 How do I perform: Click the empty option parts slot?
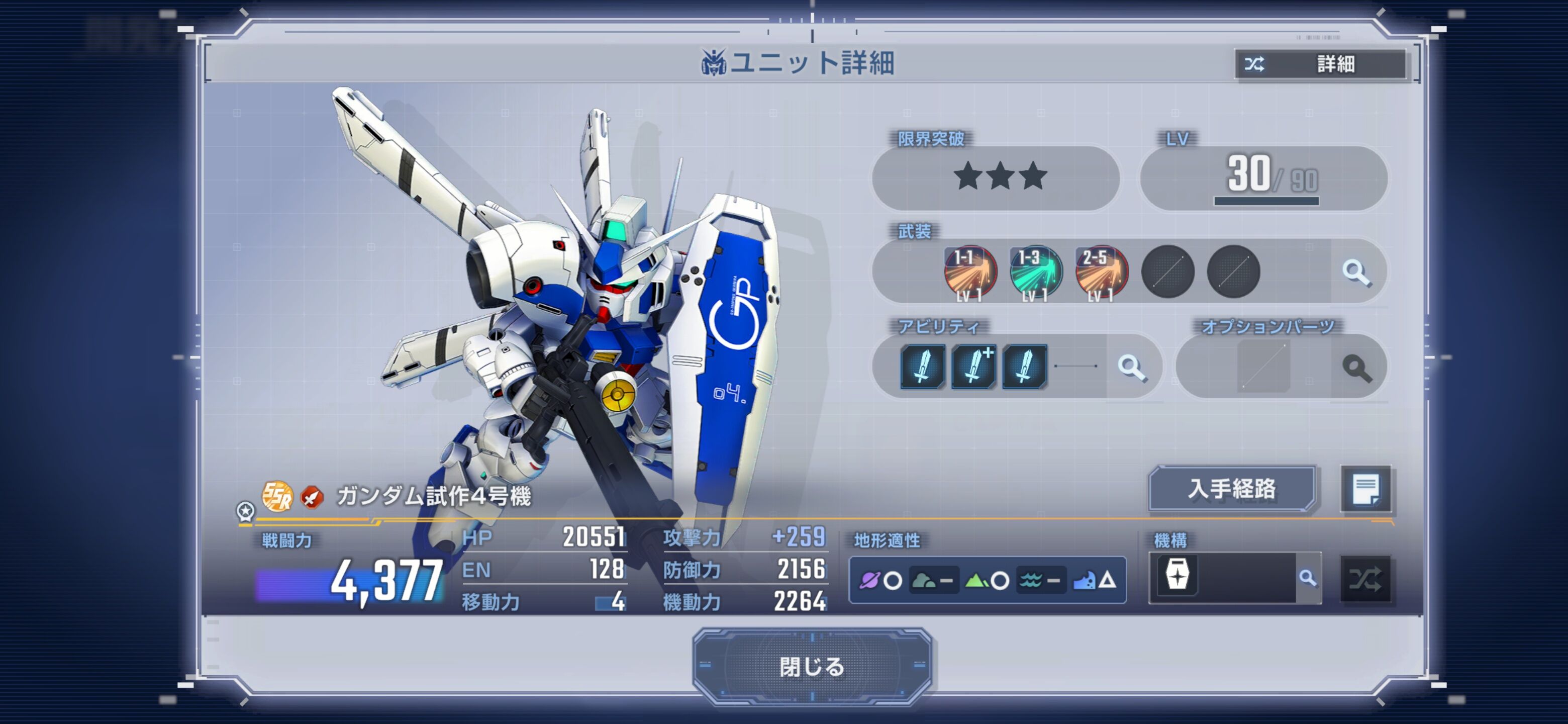[x=1263, y=367]
